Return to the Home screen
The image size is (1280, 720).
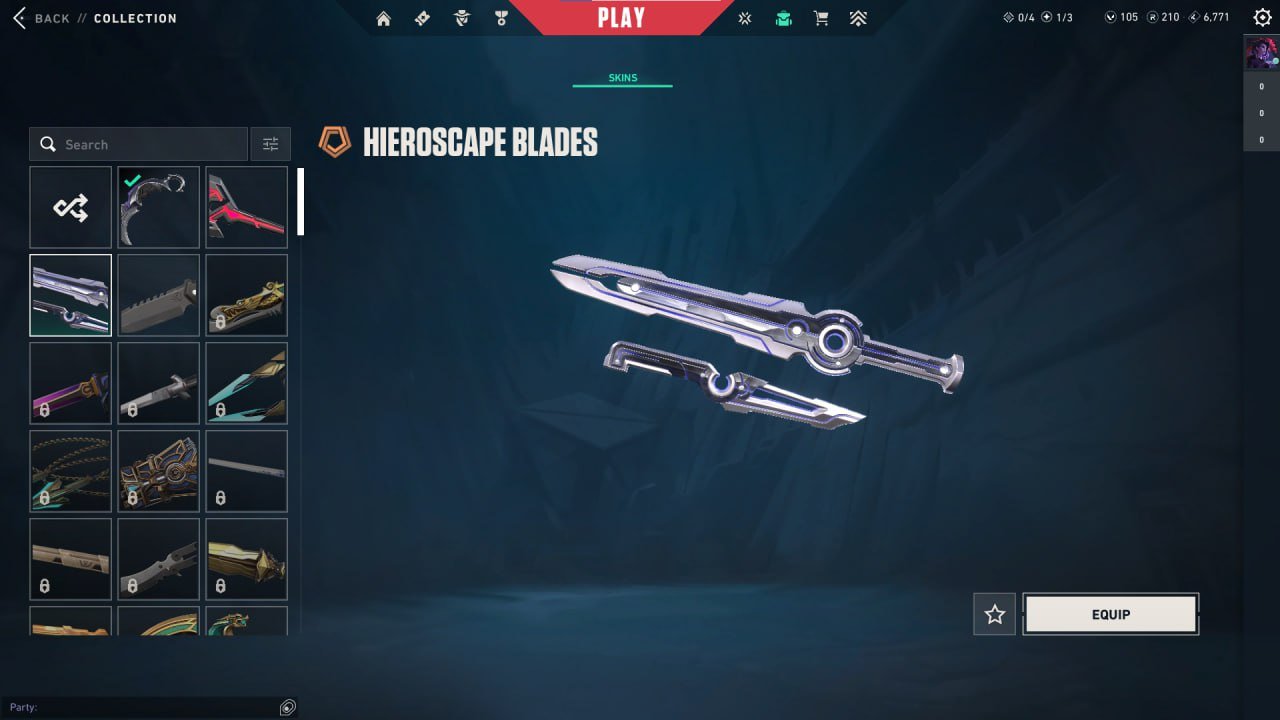pos(383,17)
